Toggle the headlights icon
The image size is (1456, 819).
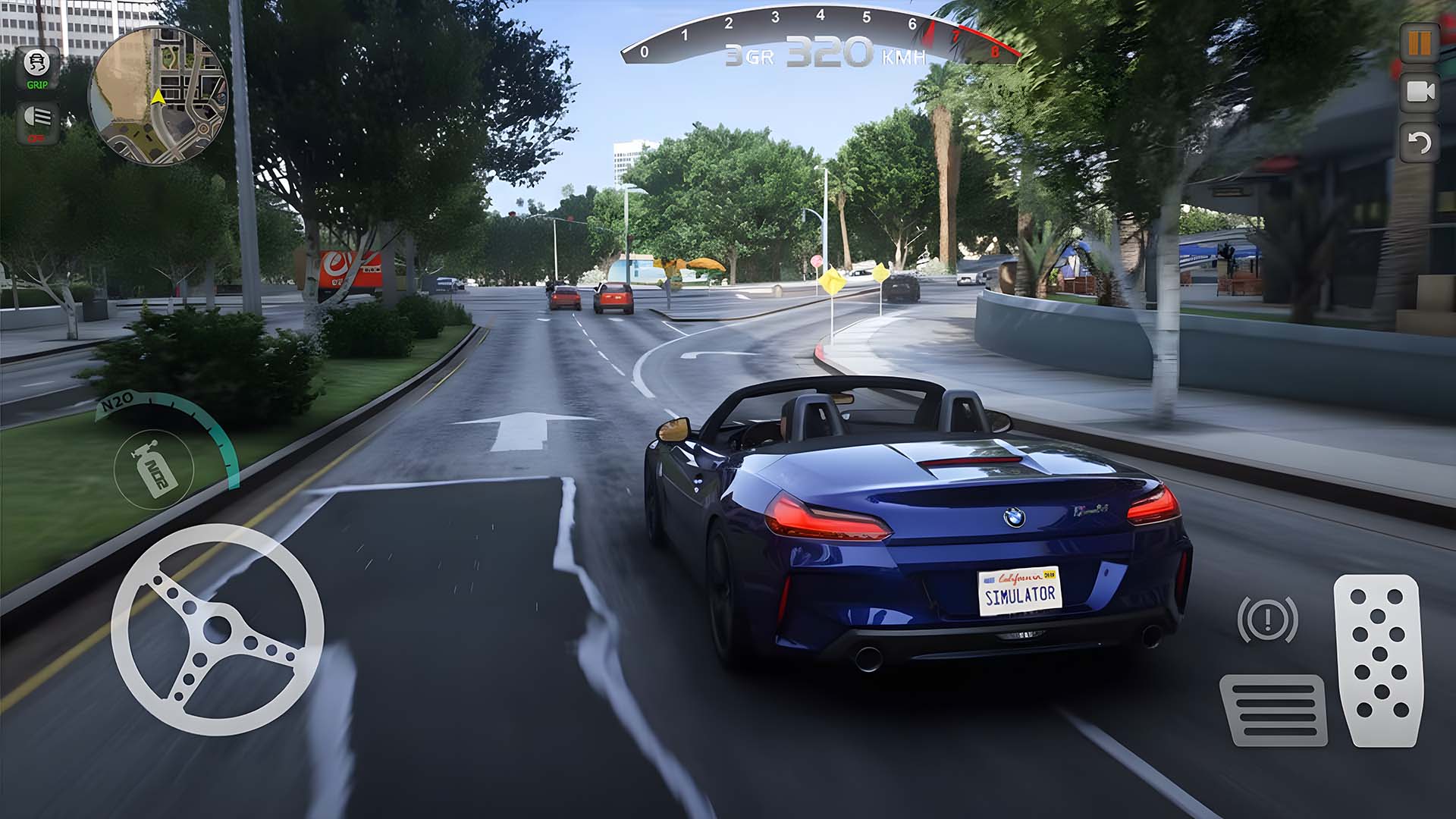pyautogui.click(x=36, y=121)
